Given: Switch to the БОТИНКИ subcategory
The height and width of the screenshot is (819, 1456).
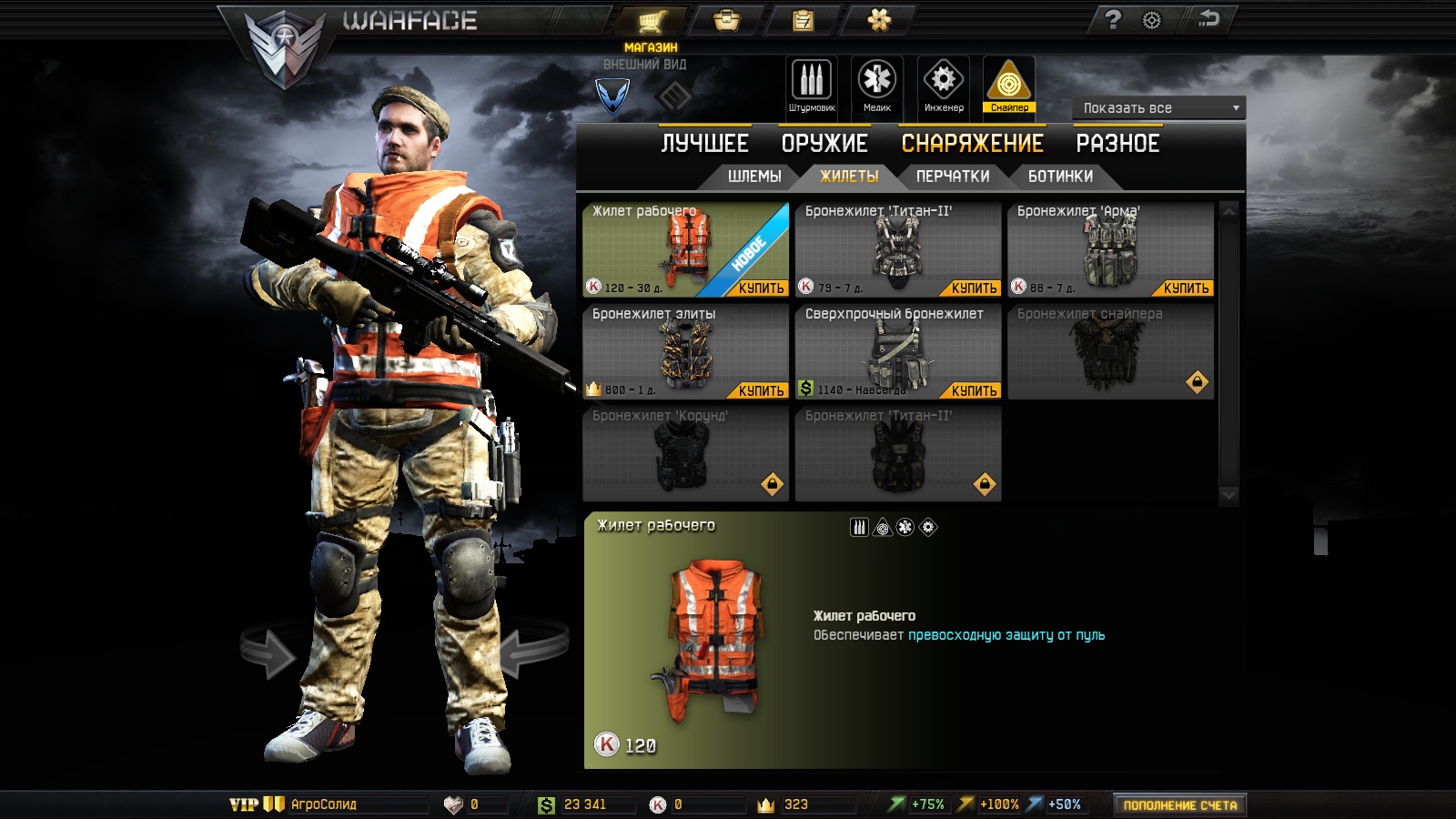Looking at the screenshot, I should coord(1060,177).
